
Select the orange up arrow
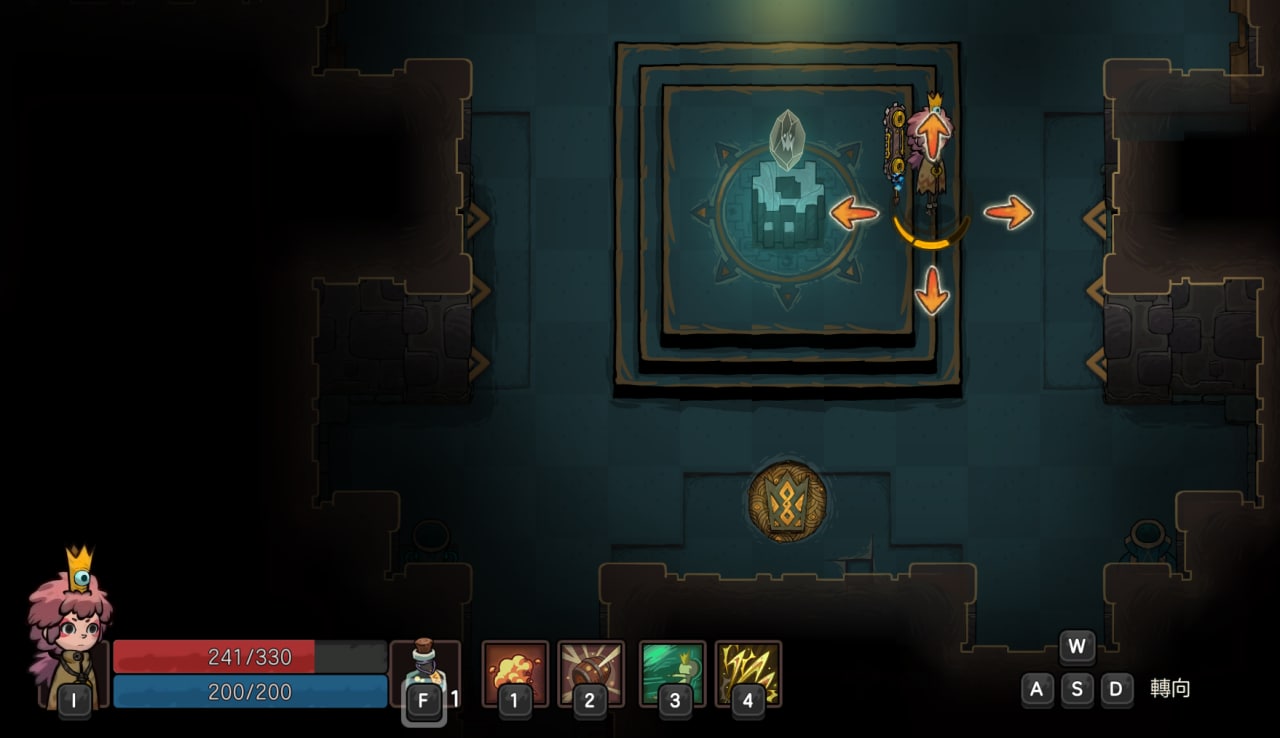coord(932,134)
